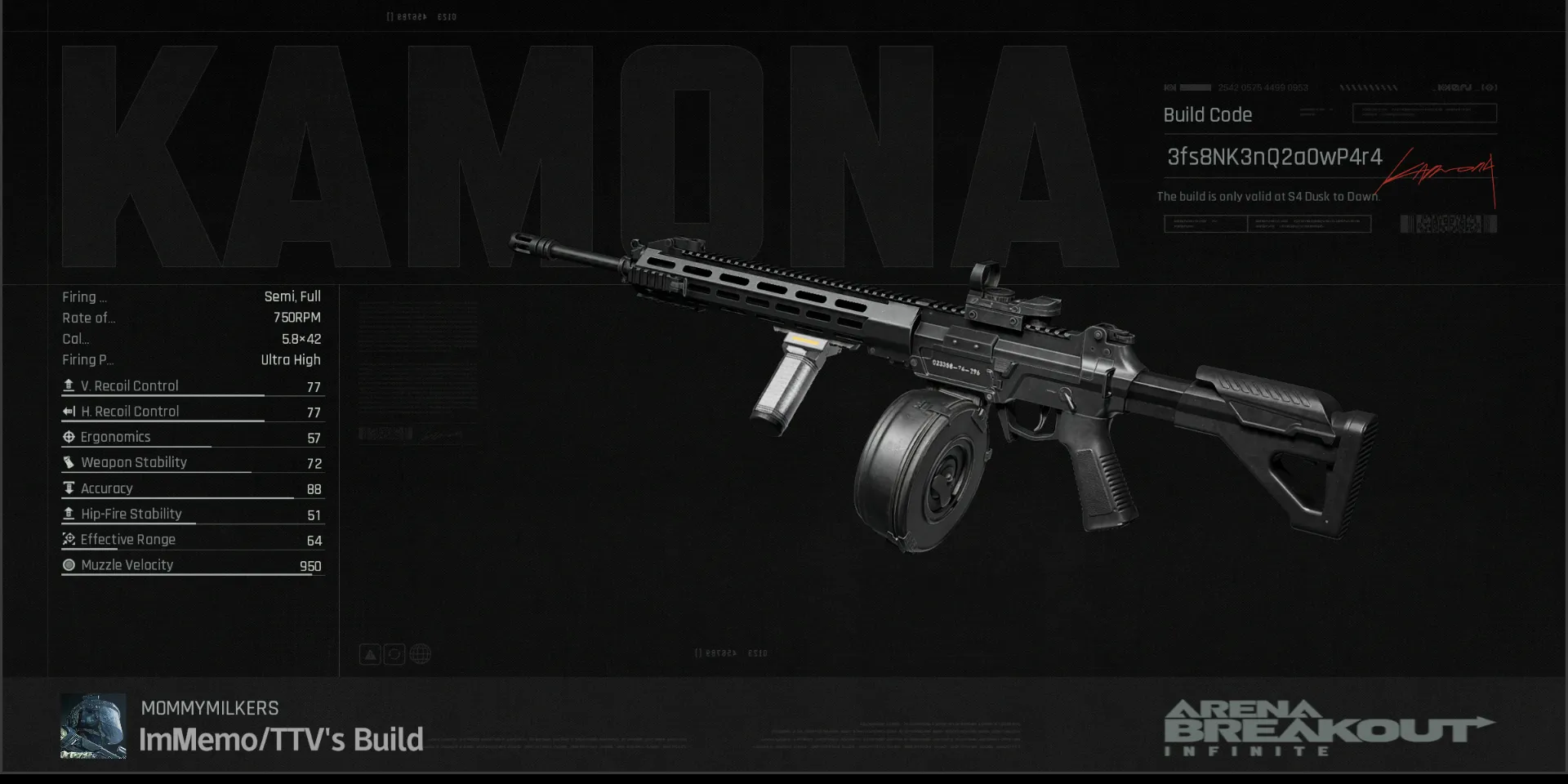Open the globe icon
The height and width of the screenshot is (784, 1568).
[x=420, y=654]
